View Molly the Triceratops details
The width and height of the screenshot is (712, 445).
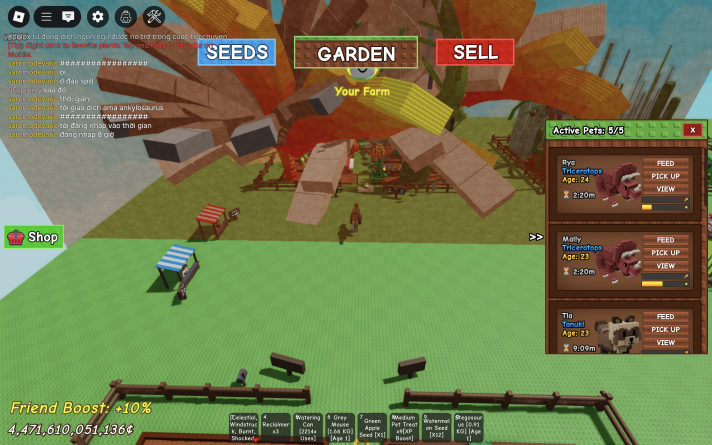pyautogui.click(x=665, y=266)
